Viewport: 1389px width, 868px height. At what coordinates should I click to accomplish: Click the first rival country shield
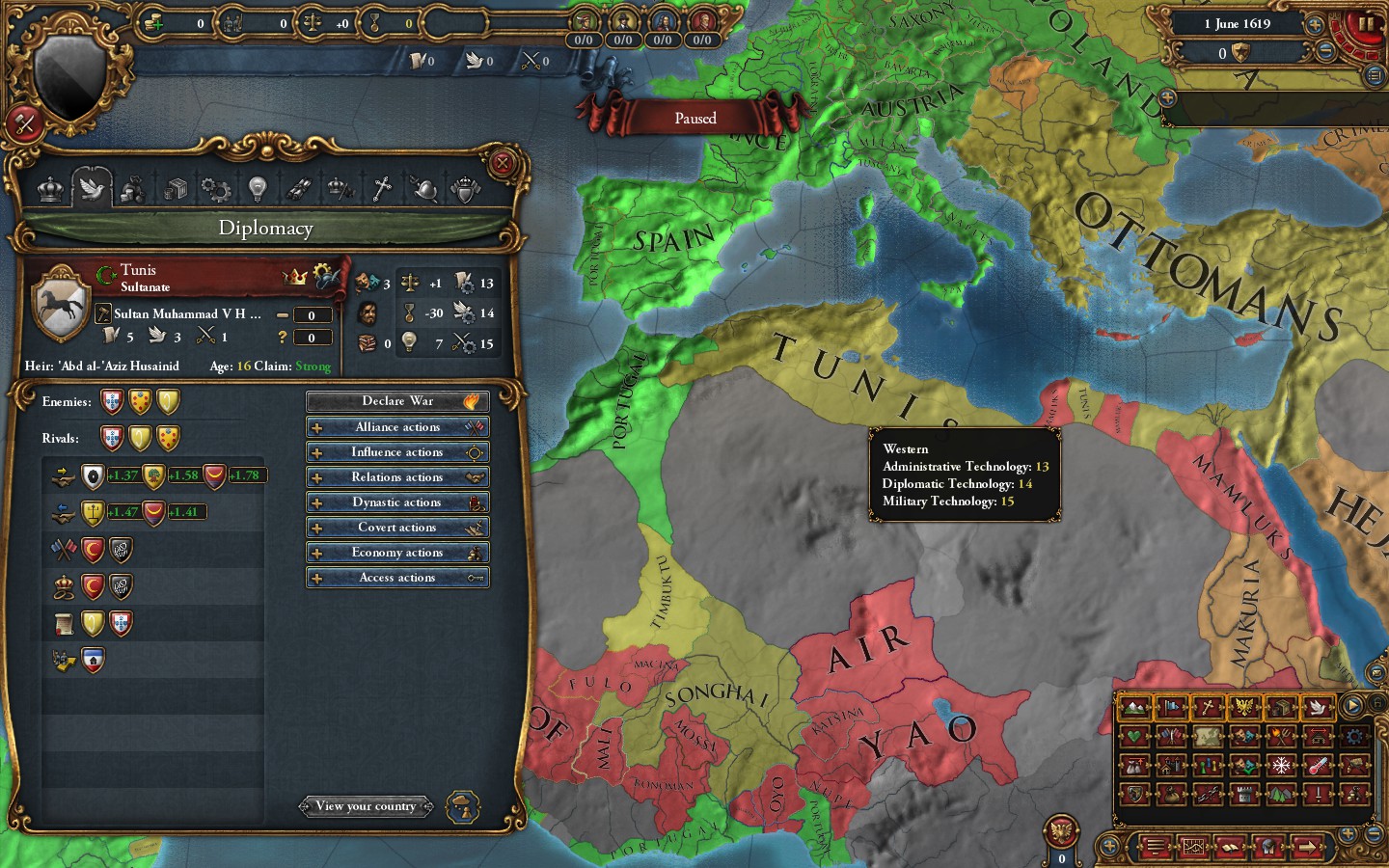tap(113, 437)
